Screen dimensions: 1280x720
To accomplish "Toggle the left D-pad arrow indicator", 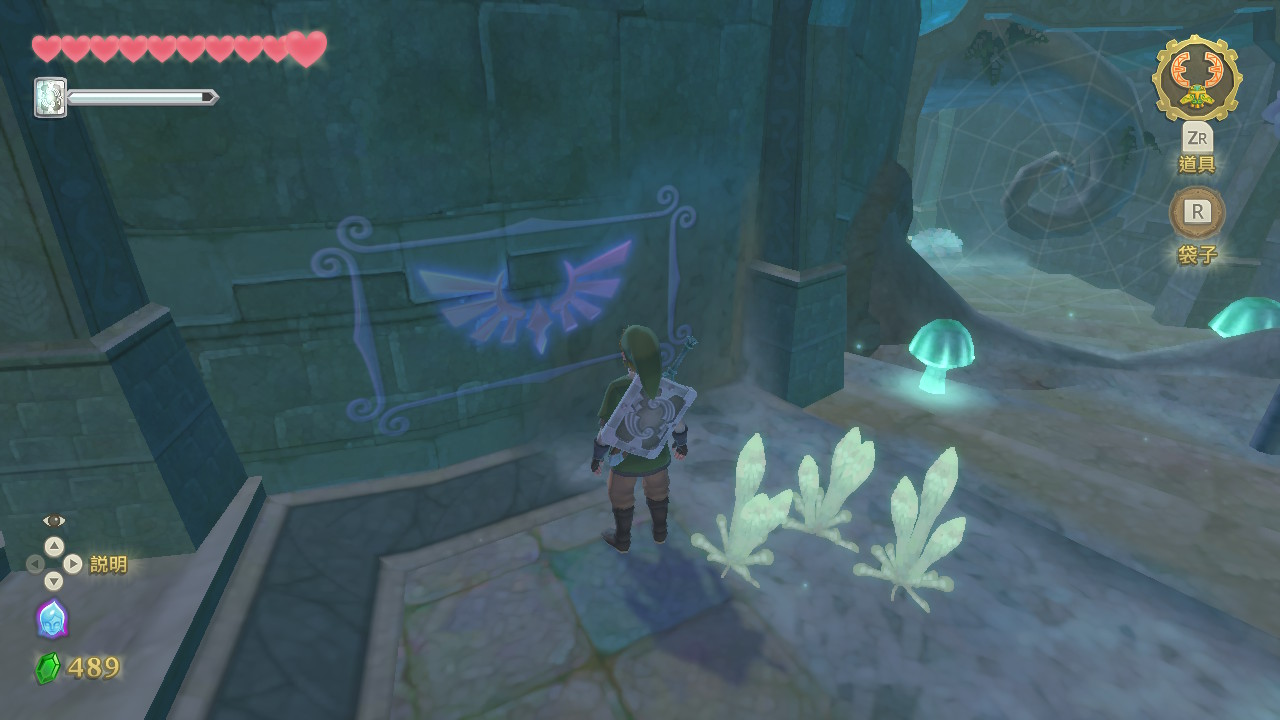I will [34, 563].
